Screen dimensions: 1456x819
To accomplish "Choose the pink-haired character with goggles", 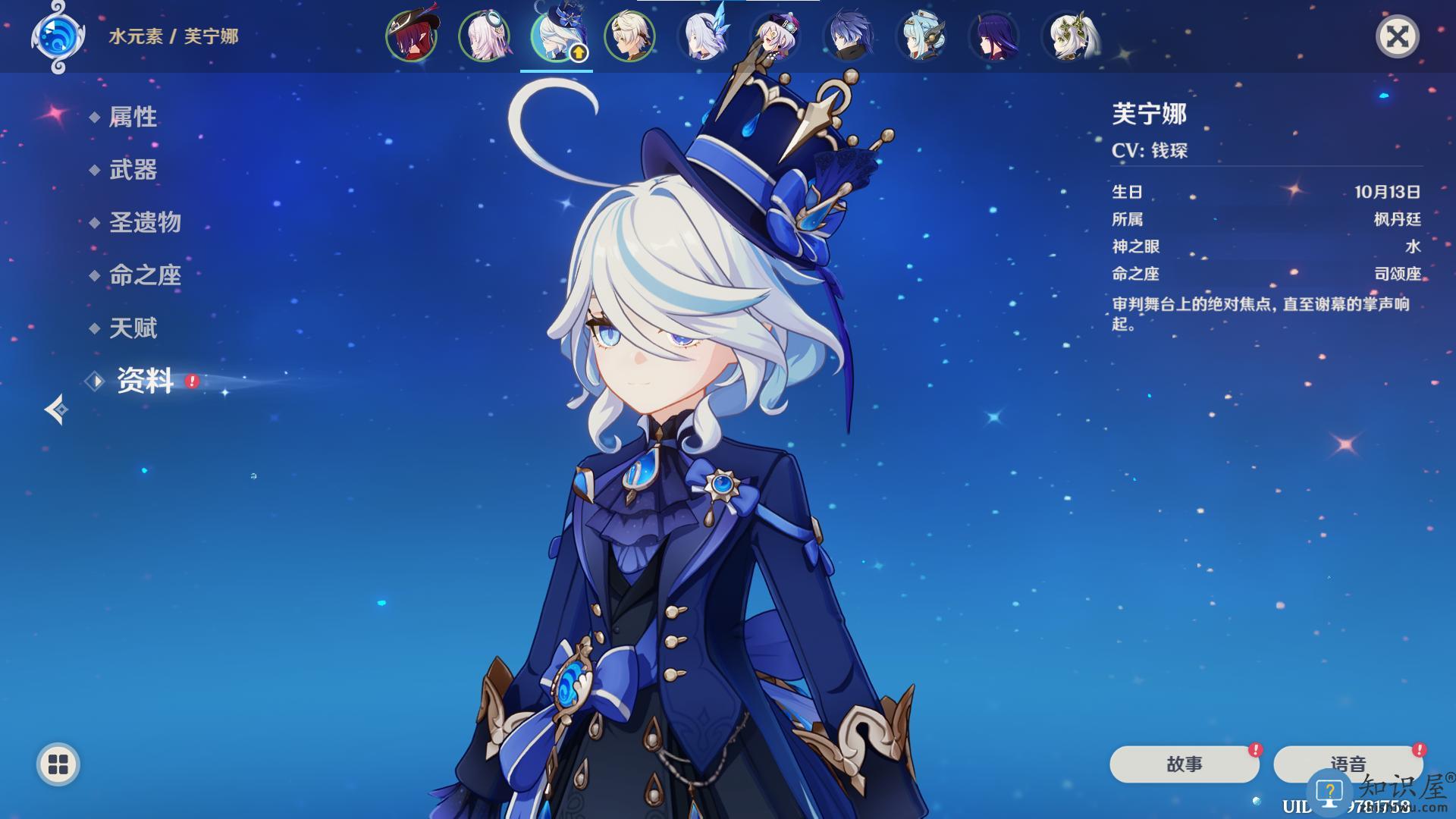I will tap(485, 36).
